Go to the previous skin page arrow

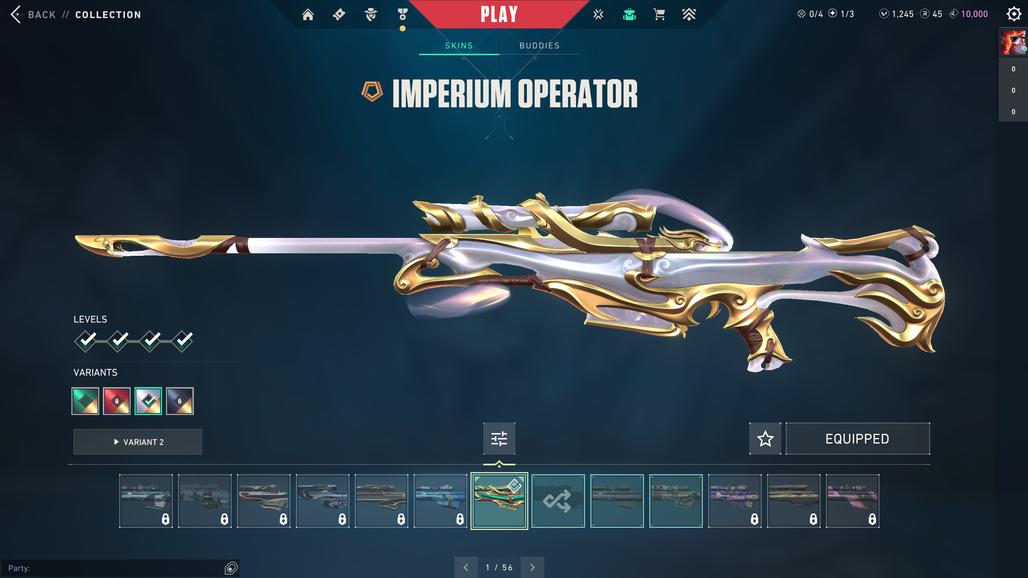[465, 567]
